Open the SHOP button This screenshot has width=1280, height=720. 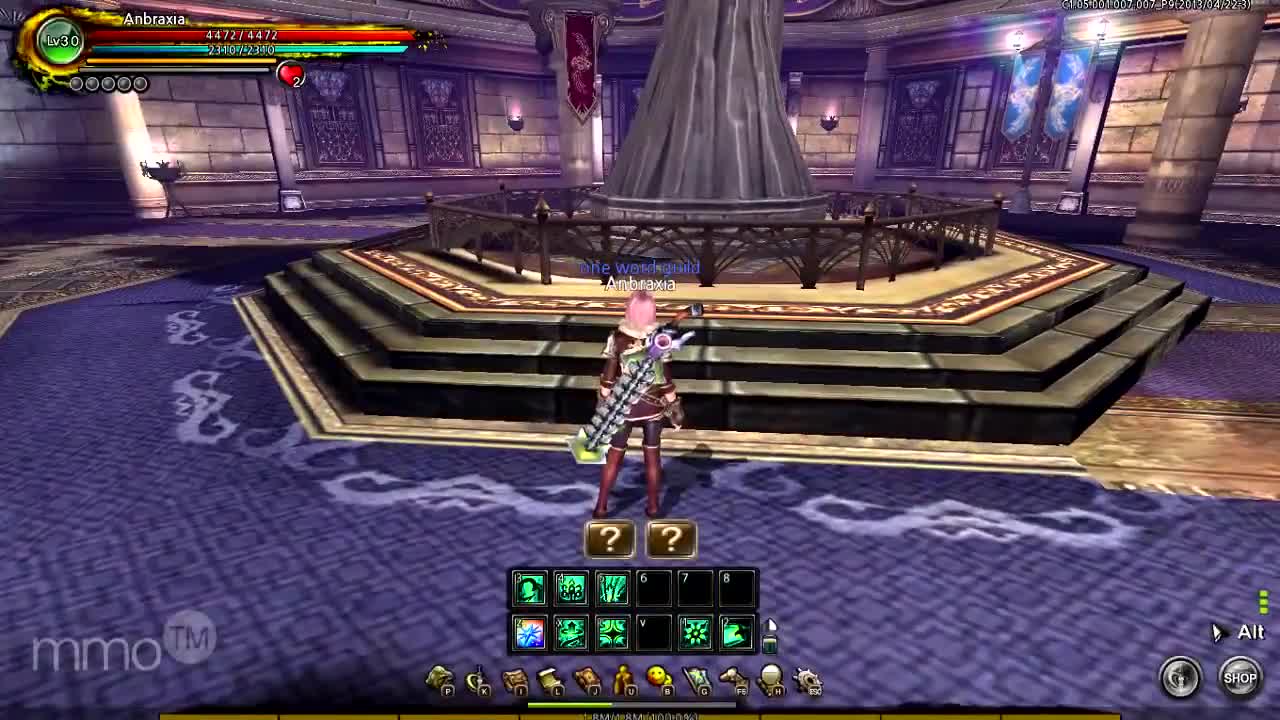click(x=1241, y=677)
